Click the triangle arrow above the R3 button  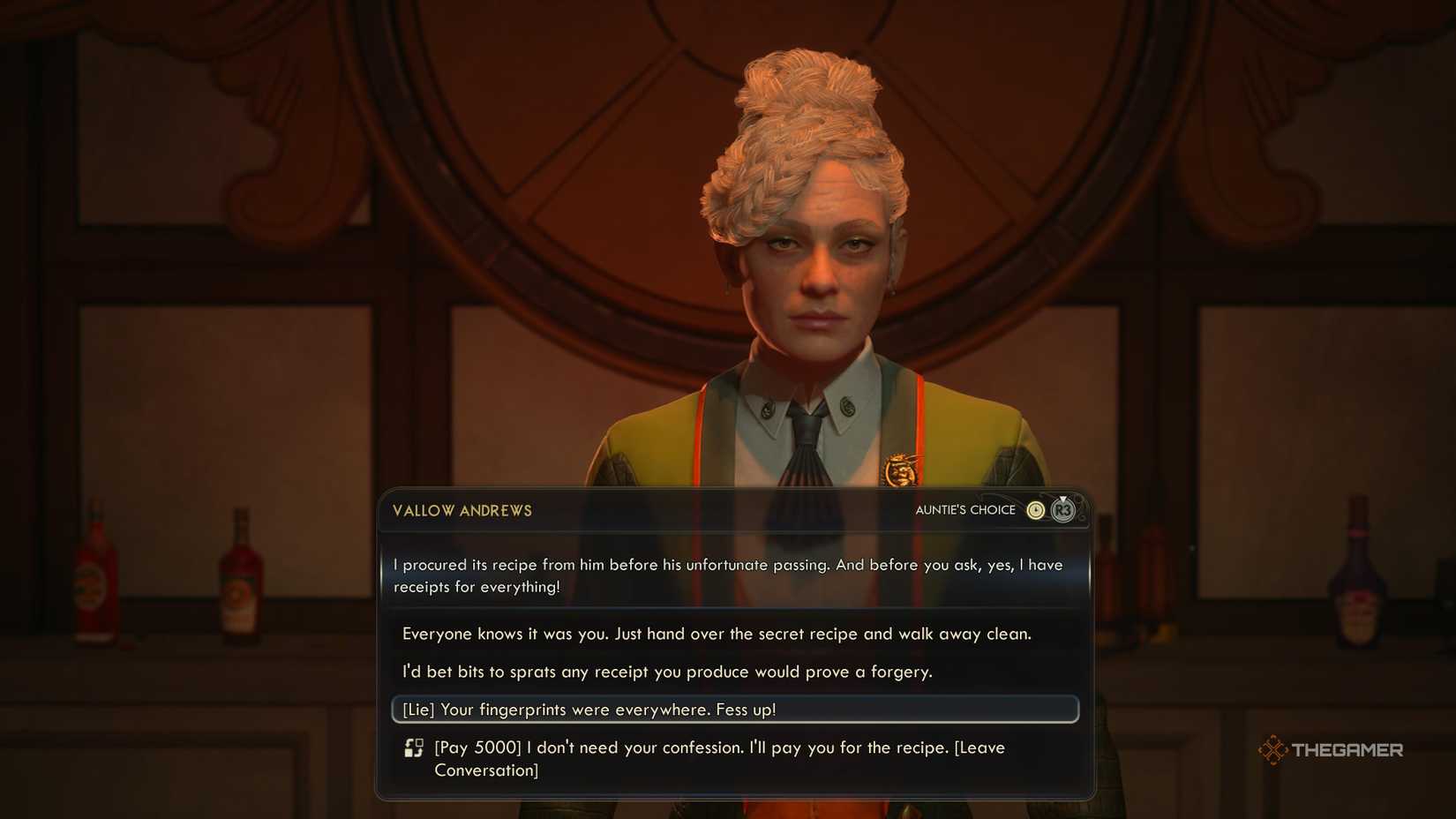[1064, 499]
